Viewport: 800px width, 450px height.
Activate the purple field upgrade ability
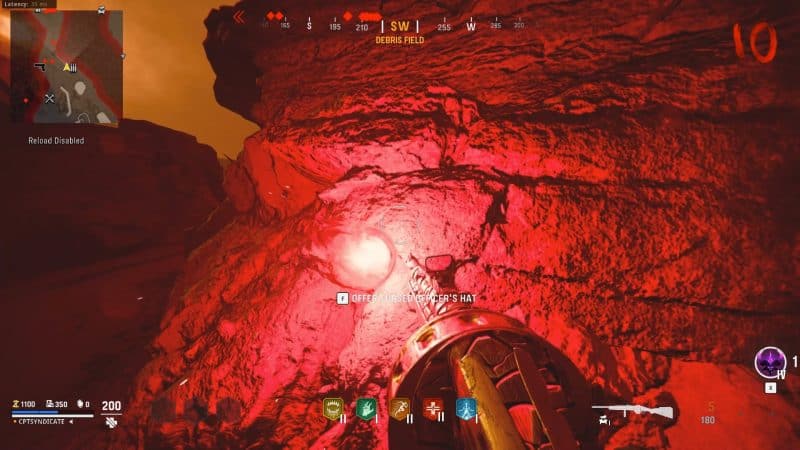tap(770, 361)
